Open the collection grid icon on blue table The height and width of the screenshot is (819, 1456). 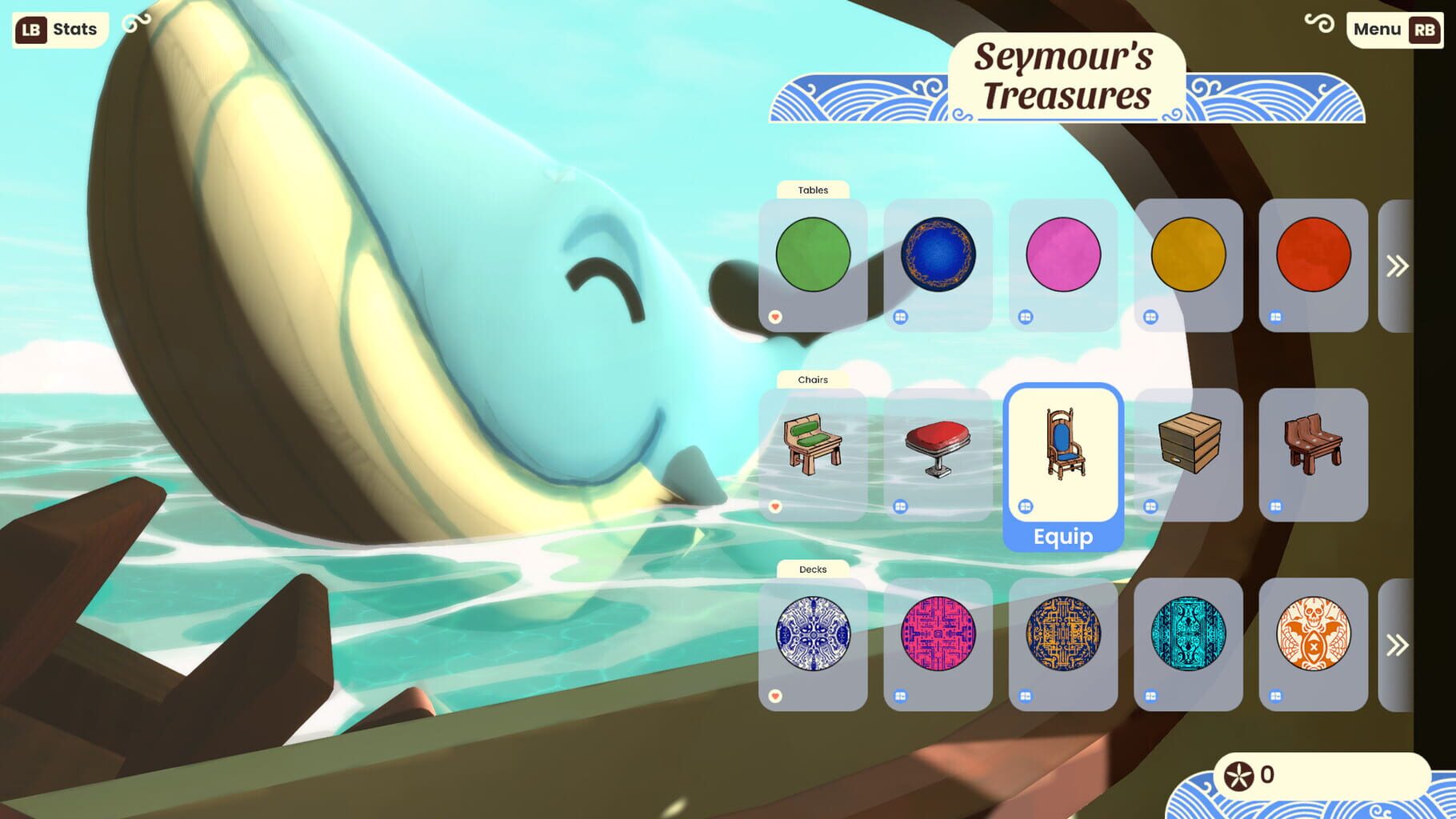pyautogui.click(x=902, y=318)
